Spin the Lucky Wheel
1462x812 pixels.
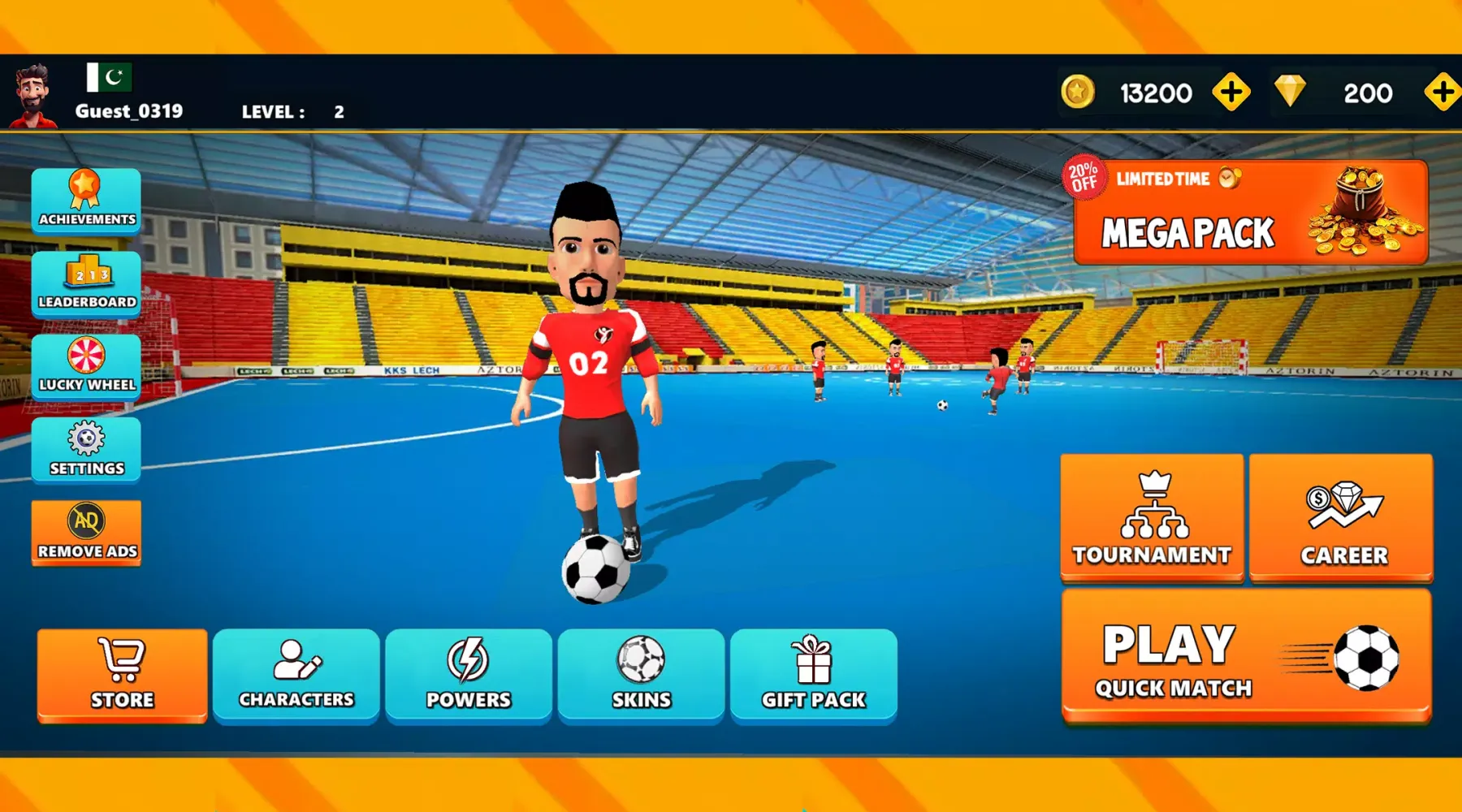point(86,366)
